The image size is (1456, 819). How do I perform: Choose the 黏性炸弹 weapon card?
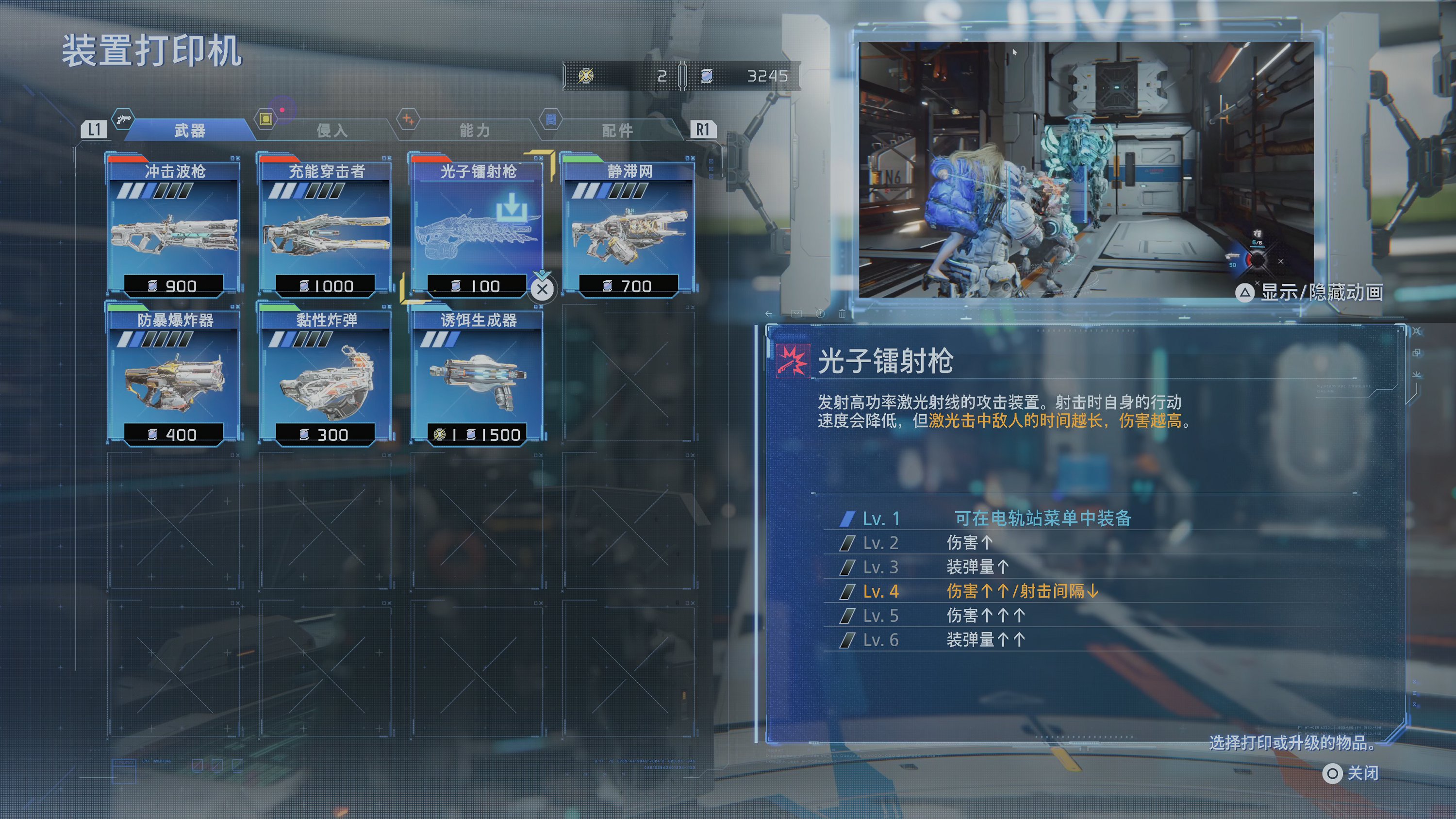pyautogui.click(x=326, y=375)
